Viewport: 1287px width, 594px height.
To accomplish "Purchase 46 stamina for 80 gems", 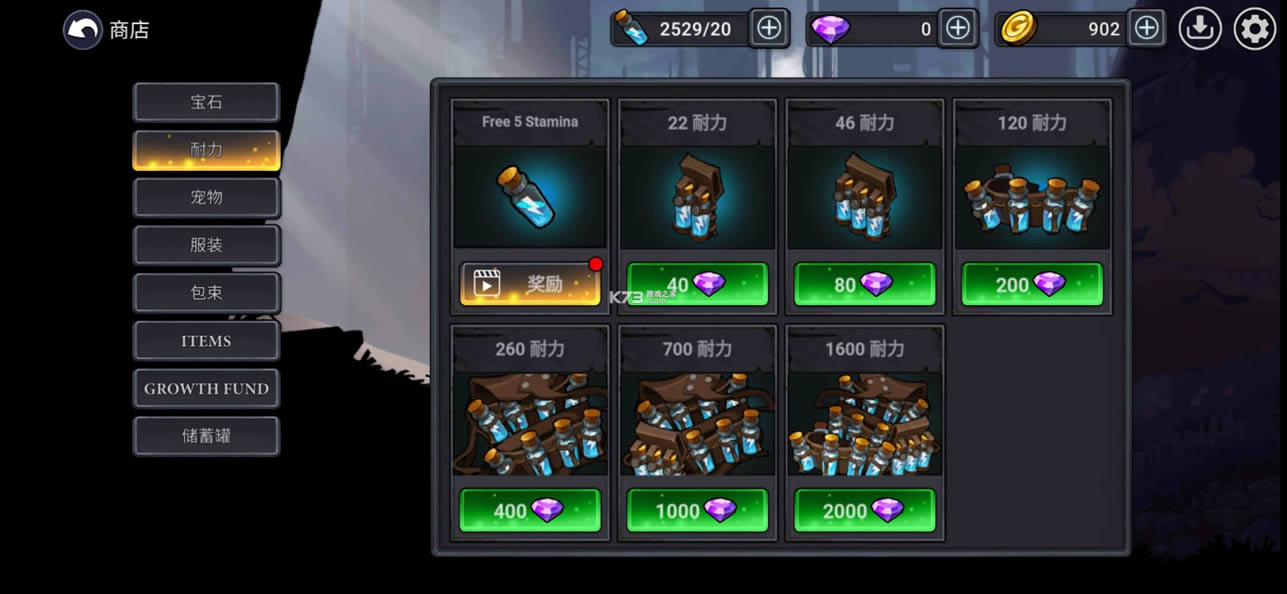I will (x=864, y=285).
